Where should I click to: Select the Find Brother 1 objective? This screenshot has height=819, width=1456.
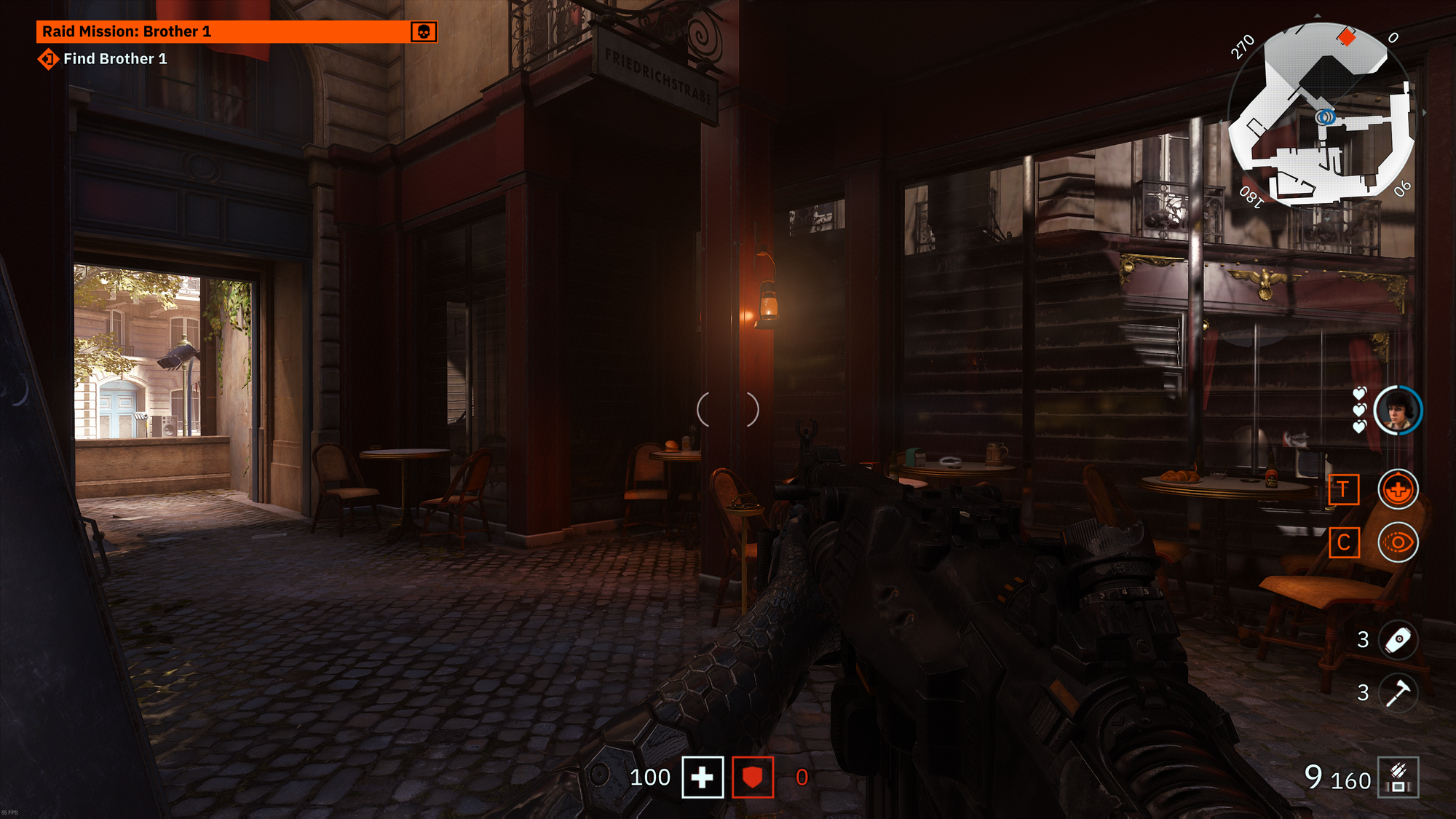pyautogui.click(x=114, y=59)
